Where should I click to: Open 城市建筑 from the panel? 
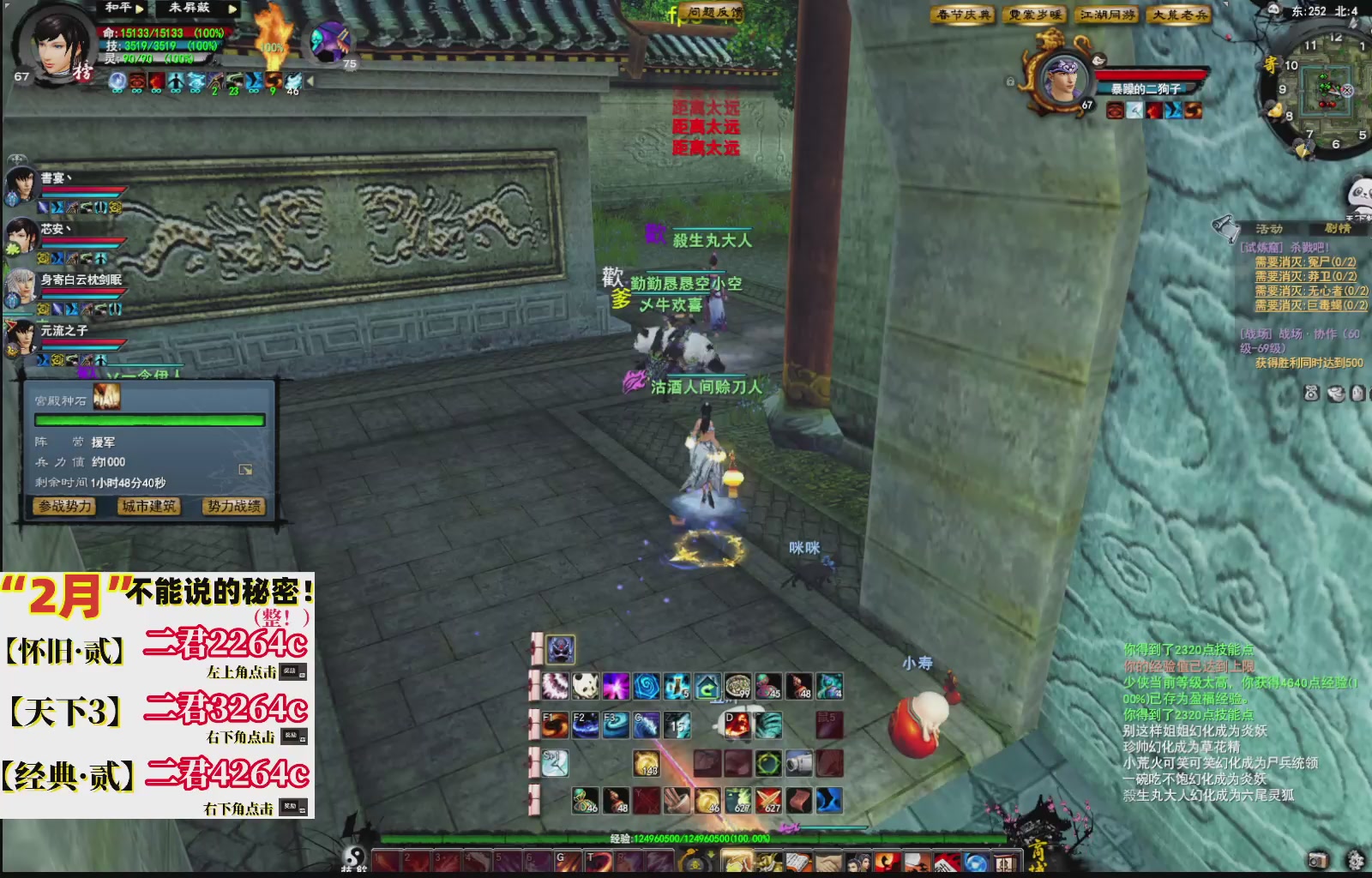[147, 506]
